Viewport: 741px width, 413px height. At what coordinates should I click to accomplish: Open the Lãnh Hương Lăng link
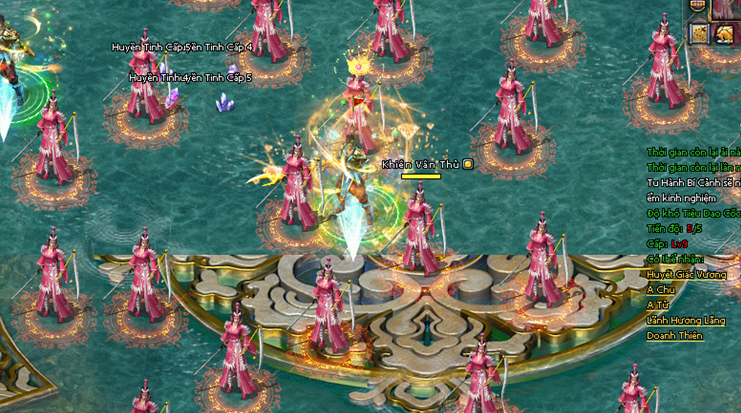(686, 320)
